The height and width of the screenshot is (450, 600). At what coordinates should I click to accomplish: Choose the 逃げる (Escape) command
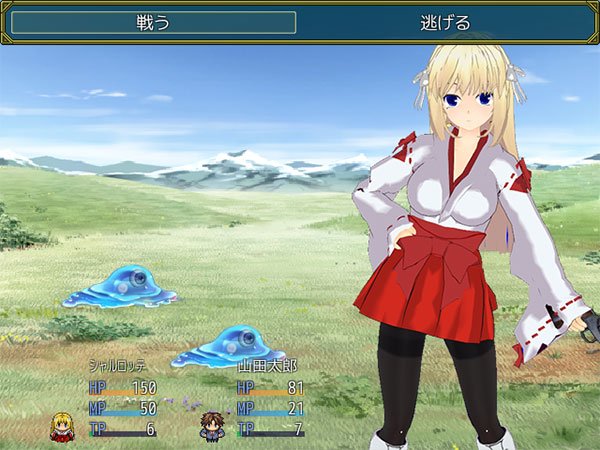tap(445, 23)
